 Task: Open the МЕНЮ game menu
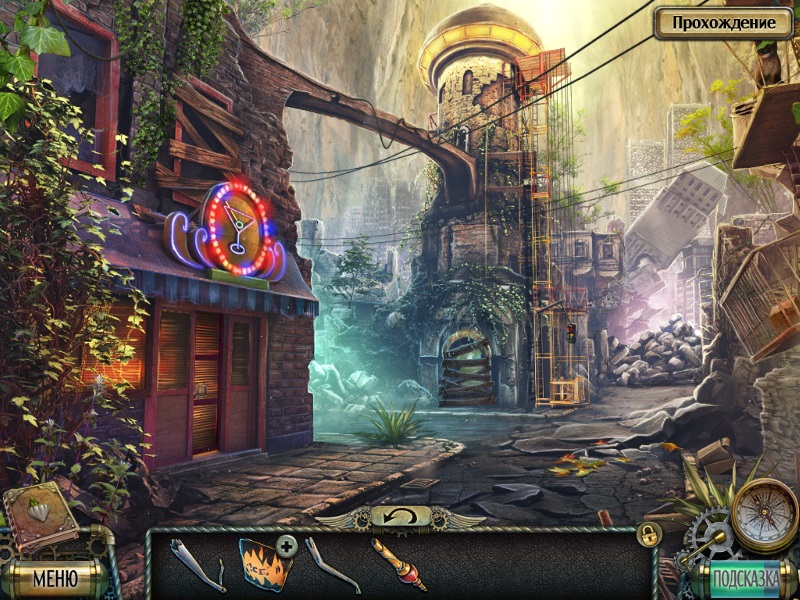point(55,577)
